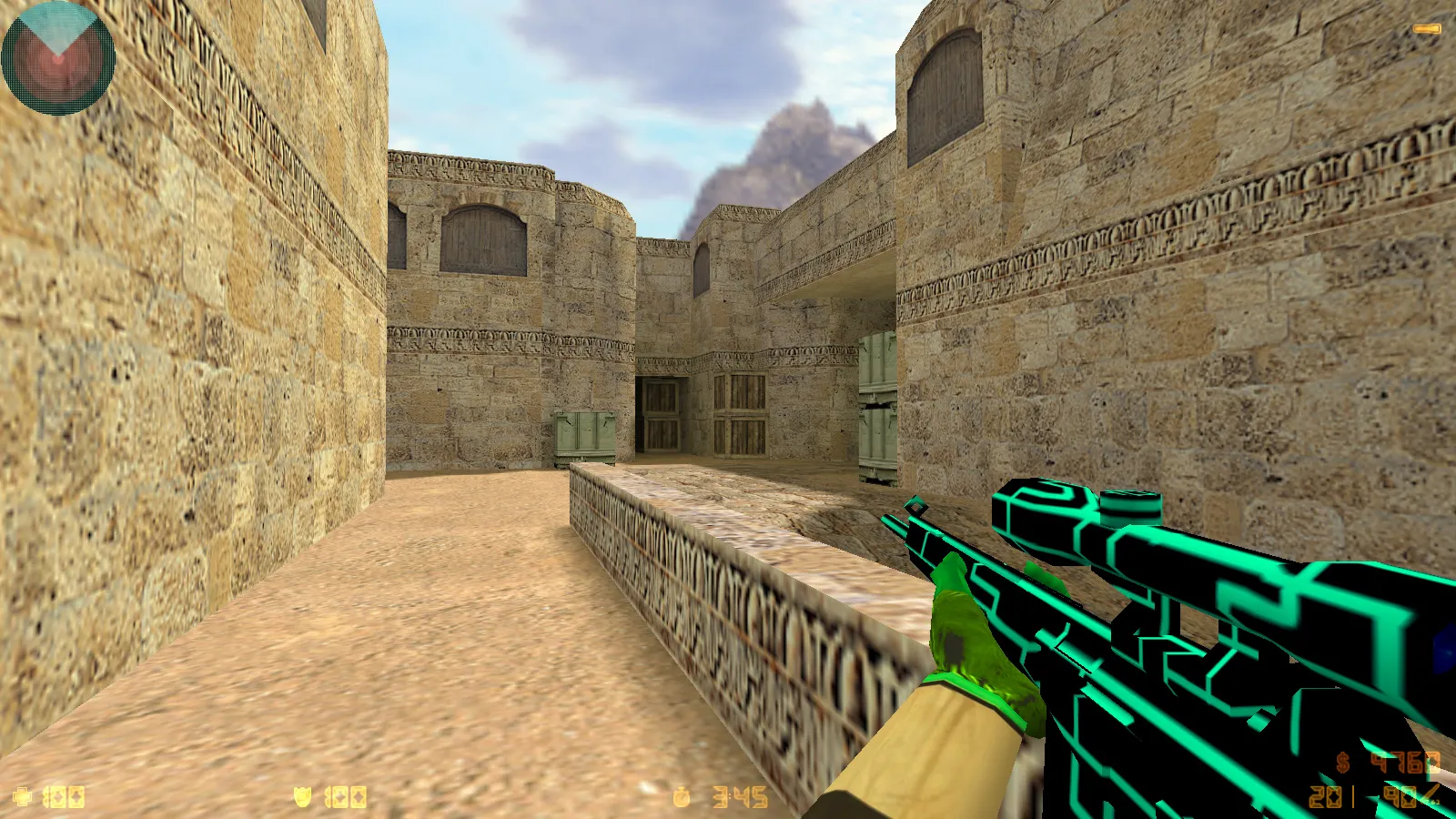This screenshot has height=819, width=1456.
Task: Click the armor shield icon
Action: click(x=302, y=796)
